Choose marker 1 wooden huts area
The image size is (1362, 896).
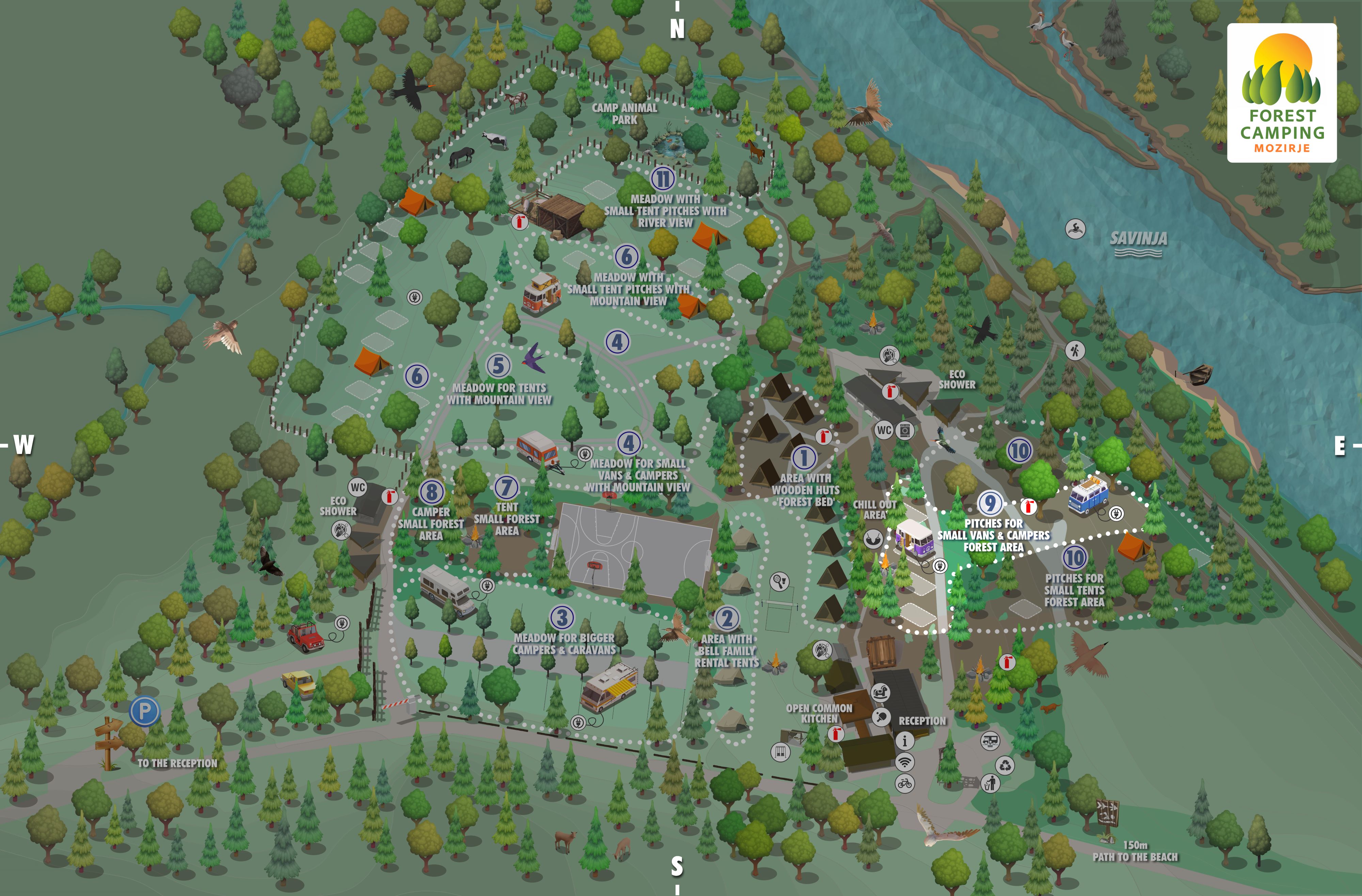[x=804, y=457]
